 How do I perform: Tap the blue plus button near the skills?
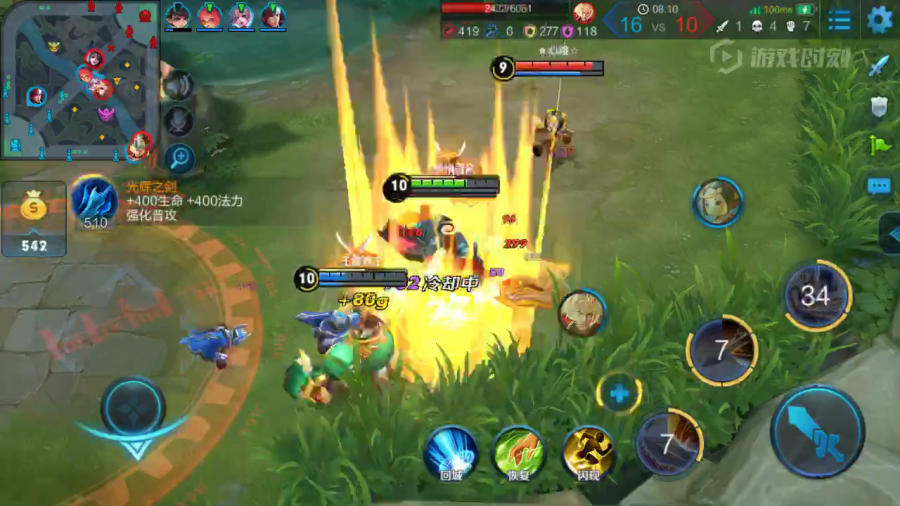(619, 394)
